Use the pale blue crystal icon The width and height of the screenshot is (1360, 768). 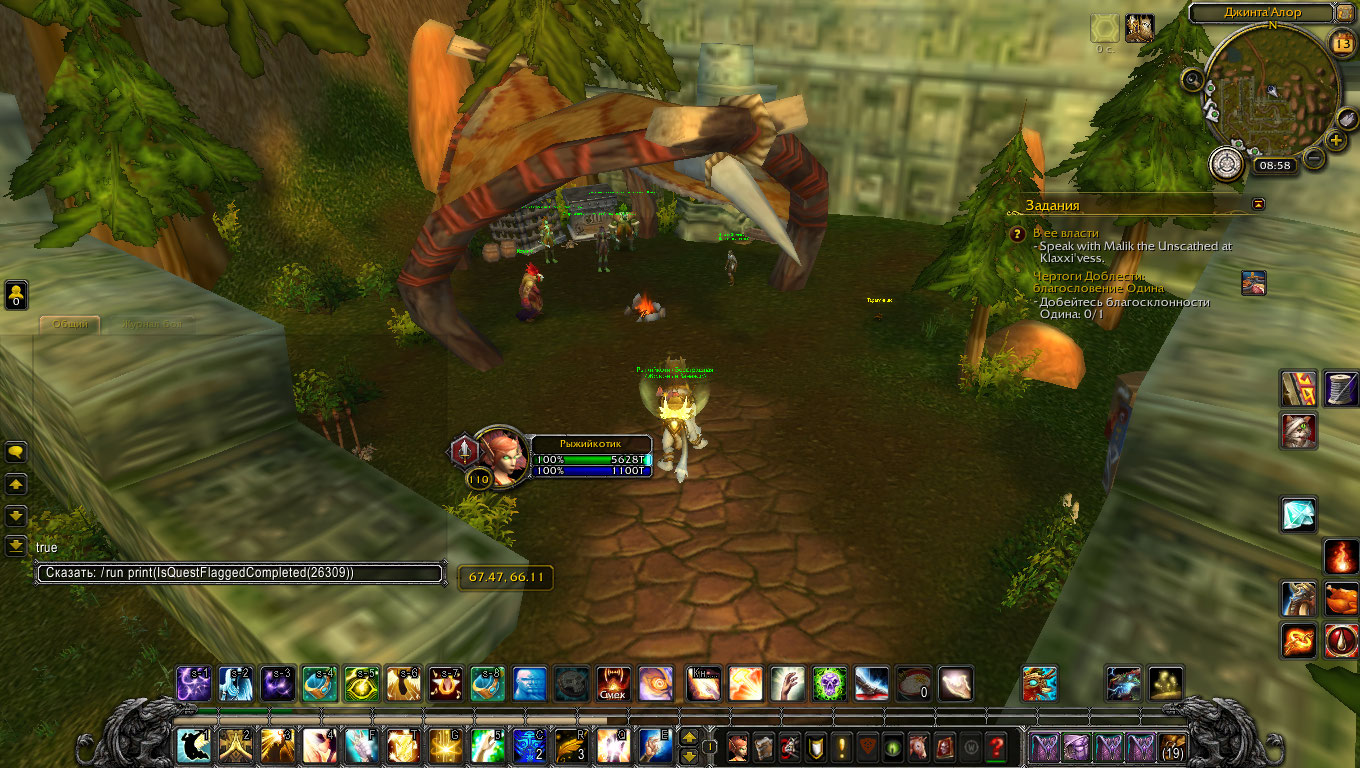(1299, 514)
